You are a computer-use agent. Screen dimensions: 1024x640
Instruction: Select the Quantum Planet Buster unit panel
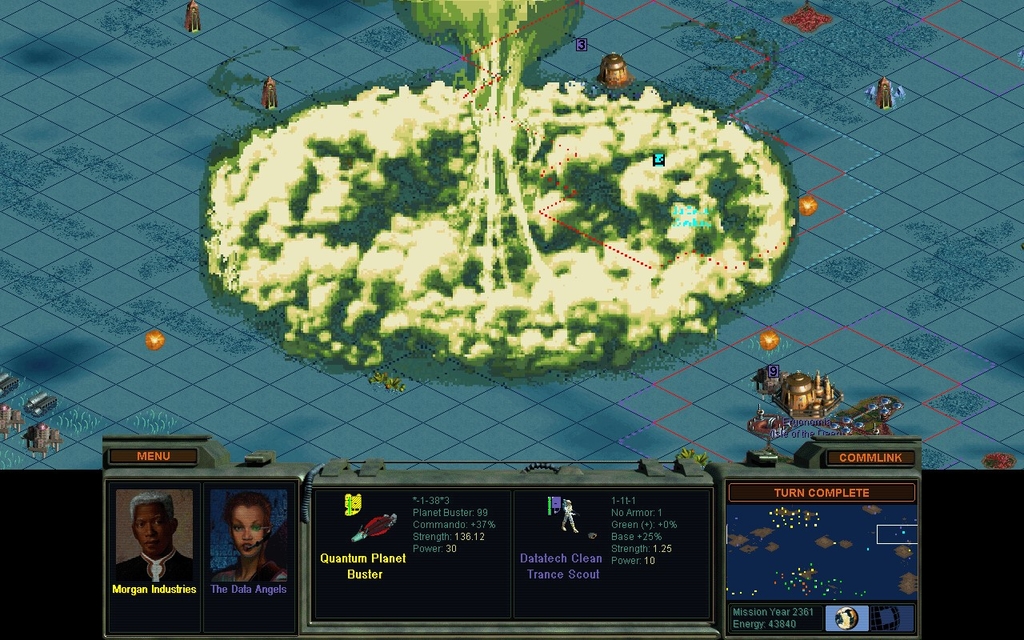coord(412,553)
